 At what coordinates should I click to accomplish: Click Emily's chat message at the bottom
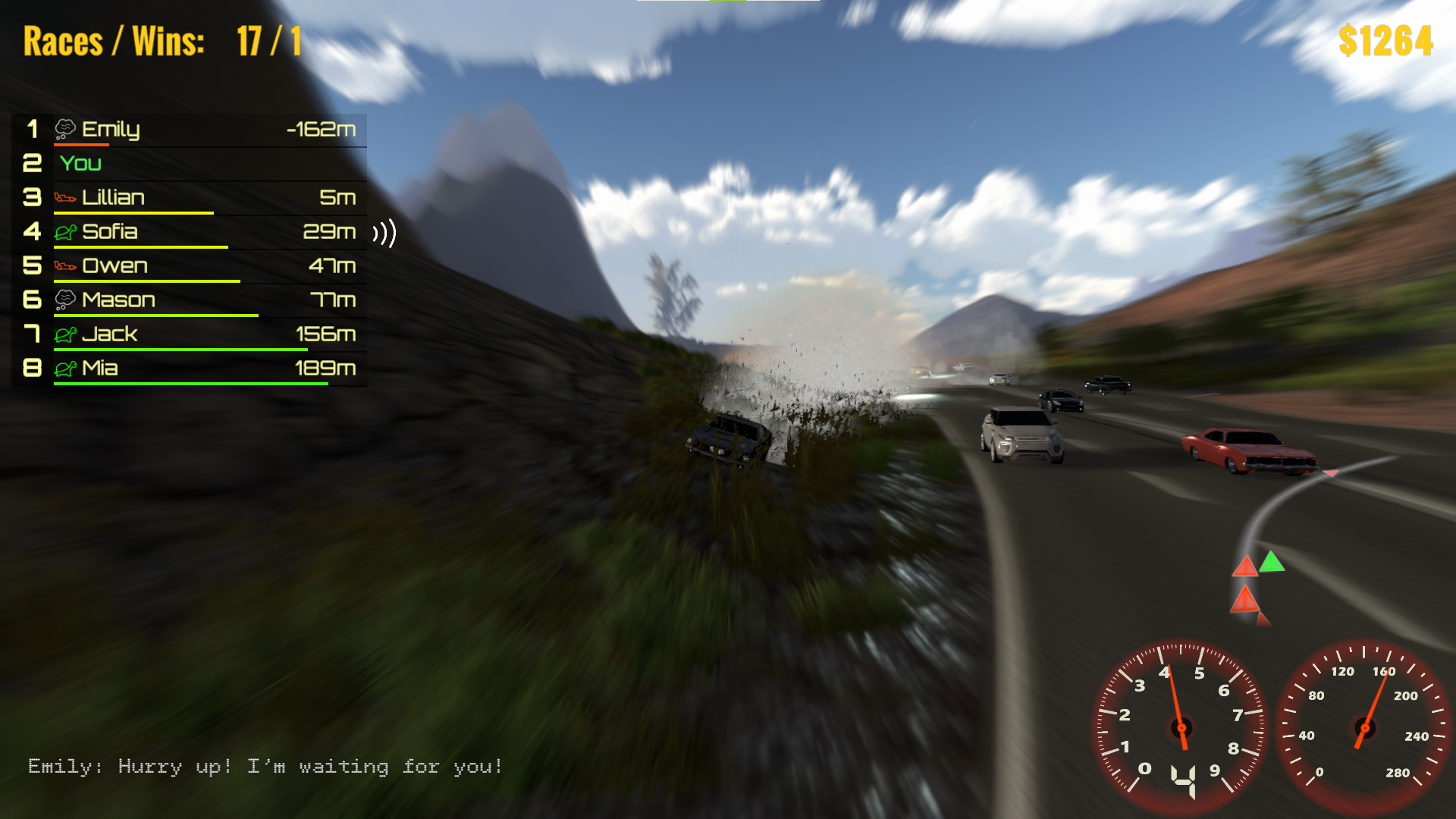click(x=265, y=767)
